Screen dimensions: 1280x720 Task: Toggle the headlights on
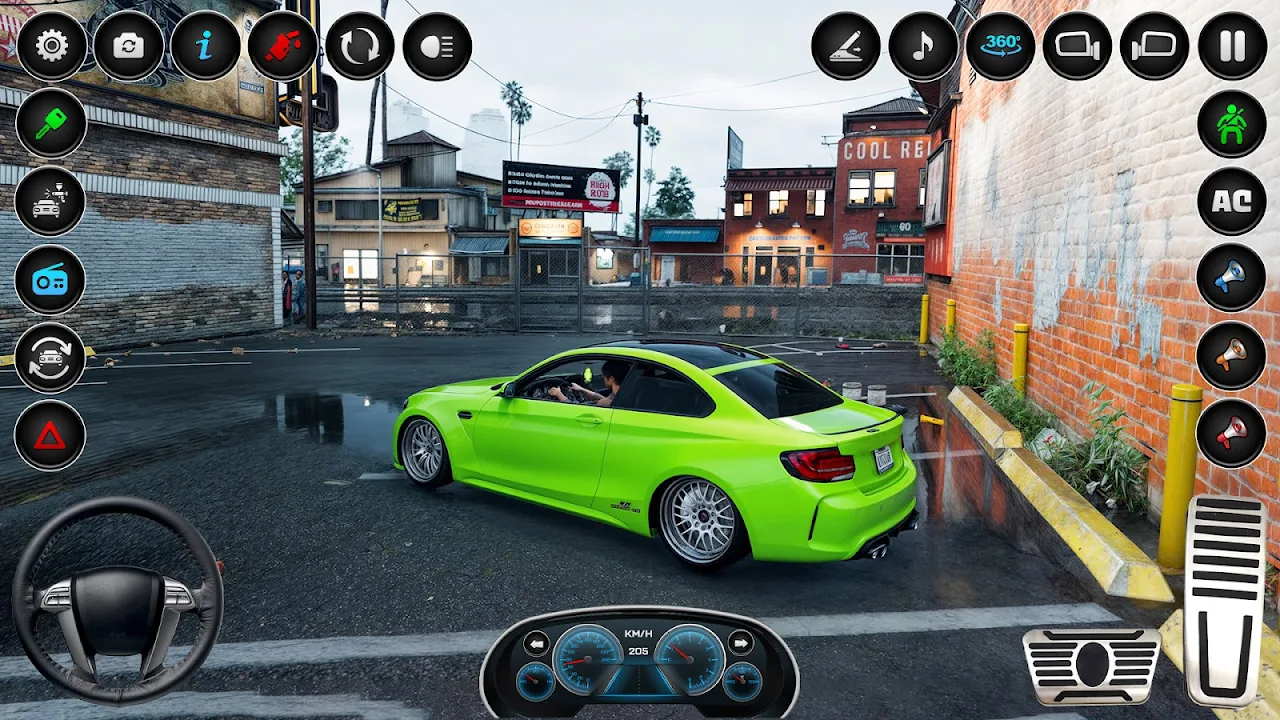(x=437, y=46)
